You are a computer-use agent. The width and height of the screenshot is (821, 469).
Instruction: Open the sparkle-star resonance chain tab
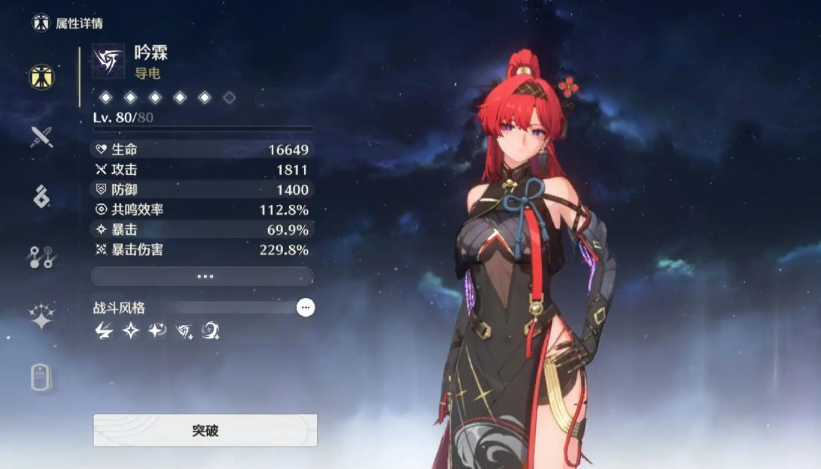tap(41, 317)
